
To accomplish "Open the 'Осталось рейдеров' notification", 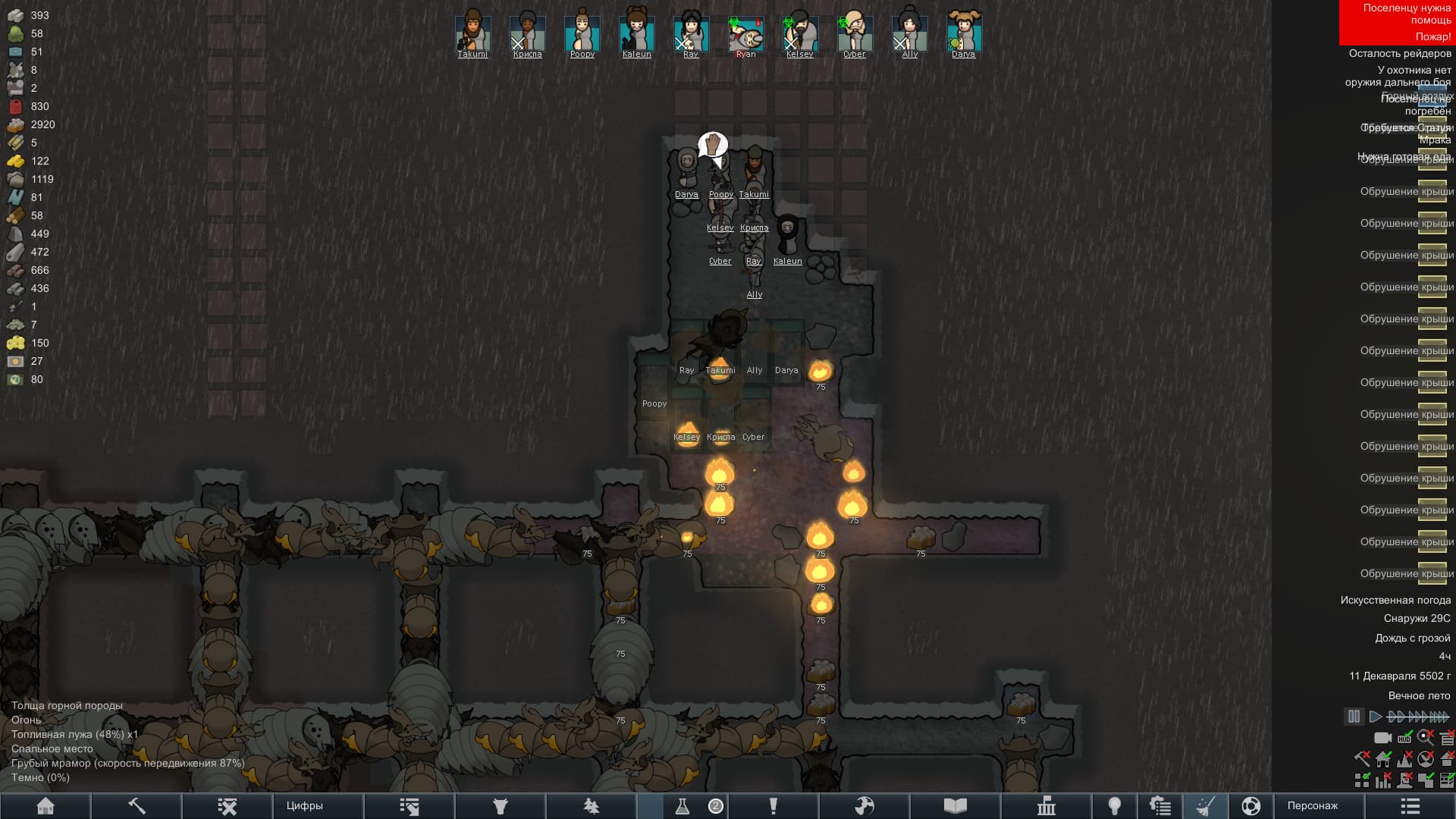I will [1399, 53].
